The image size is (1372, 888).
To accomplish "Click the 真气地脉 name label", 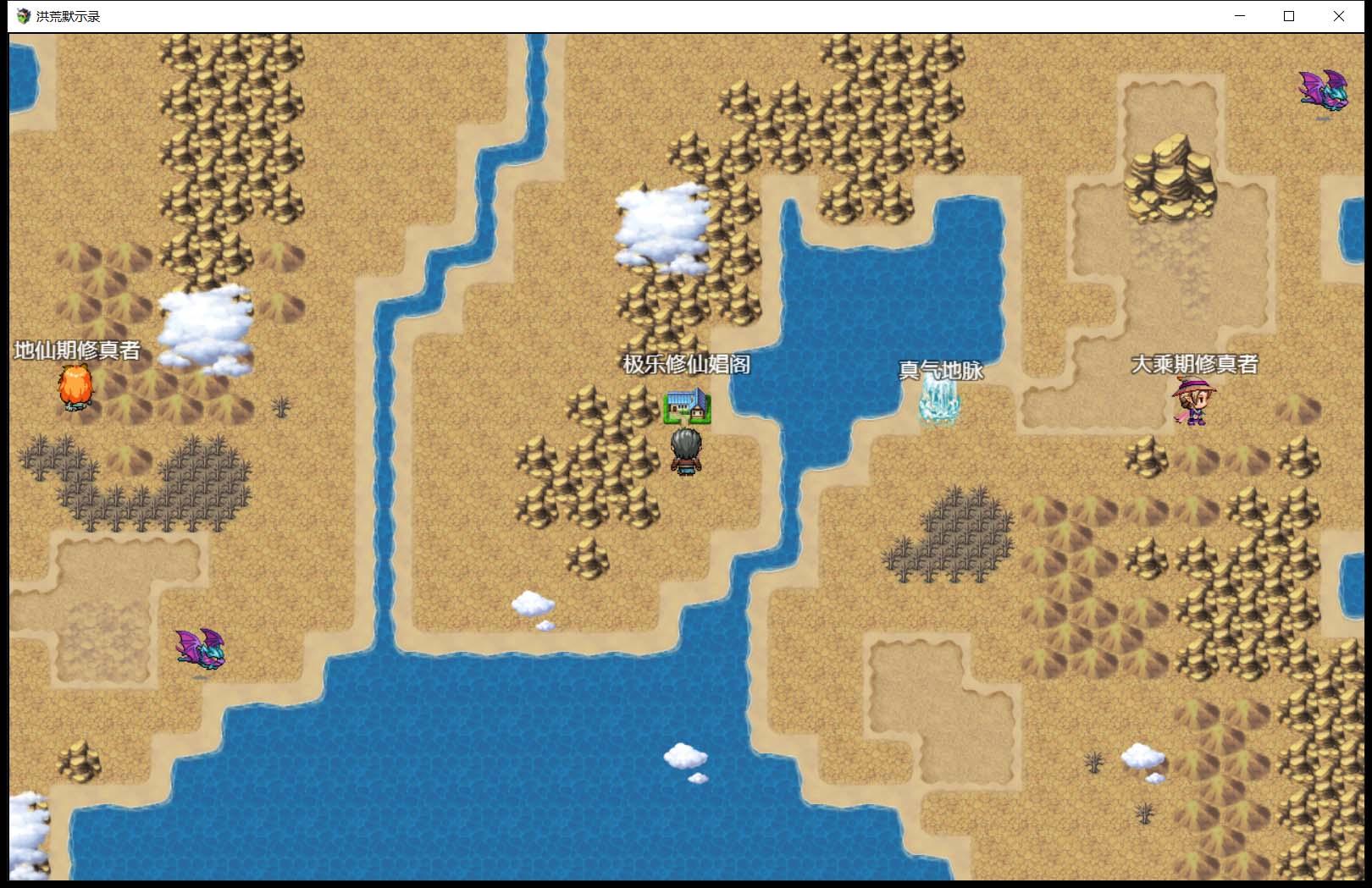I will click(940, 370).
